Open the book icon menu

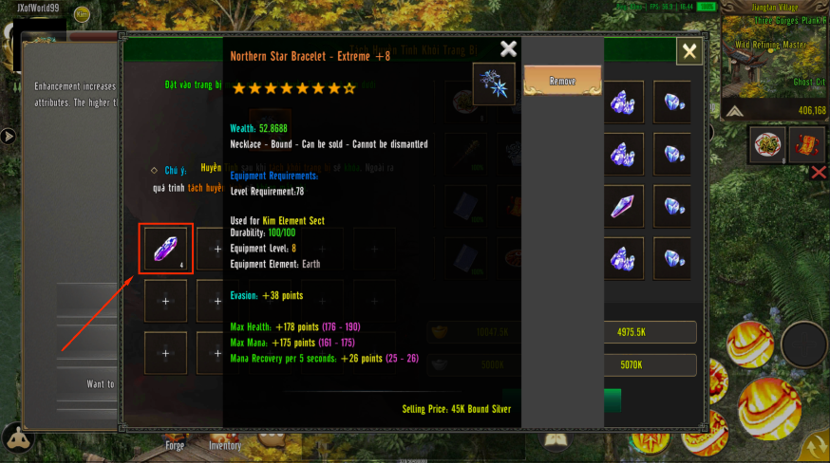click(x=556, y=440)
